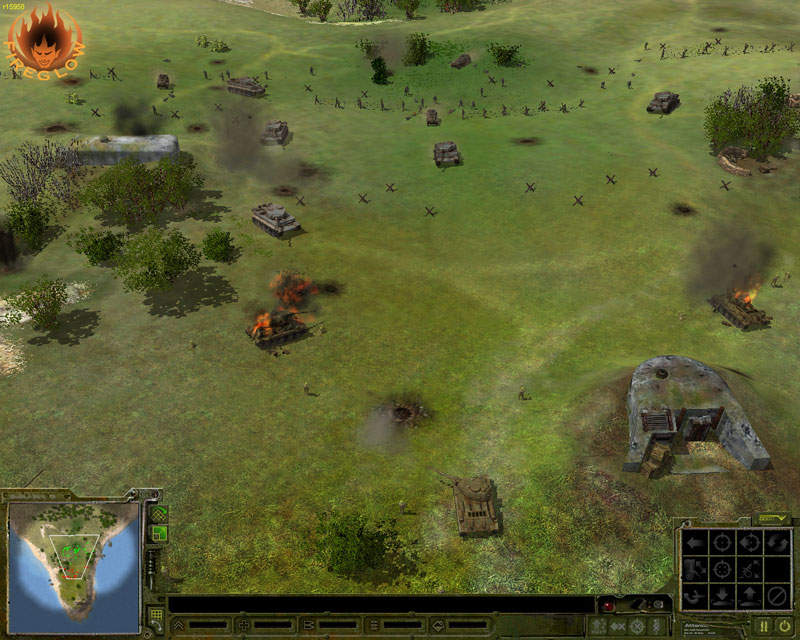Activate the rotate arrows command
Viewport: 800px width, 640px height.
[776, 544]
